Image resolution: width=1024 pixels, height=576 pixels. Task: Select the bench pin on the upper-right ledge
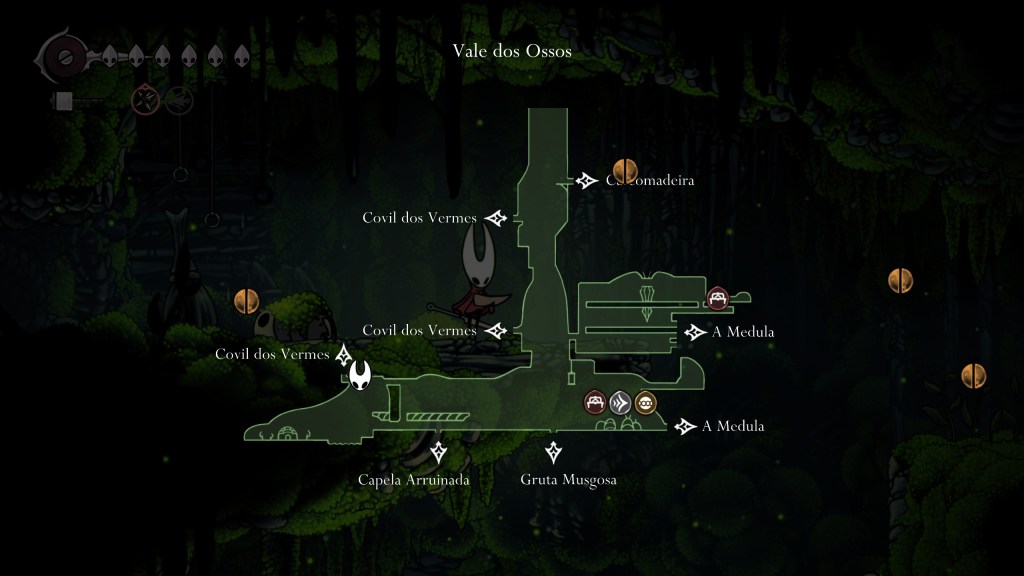[717, 297]
